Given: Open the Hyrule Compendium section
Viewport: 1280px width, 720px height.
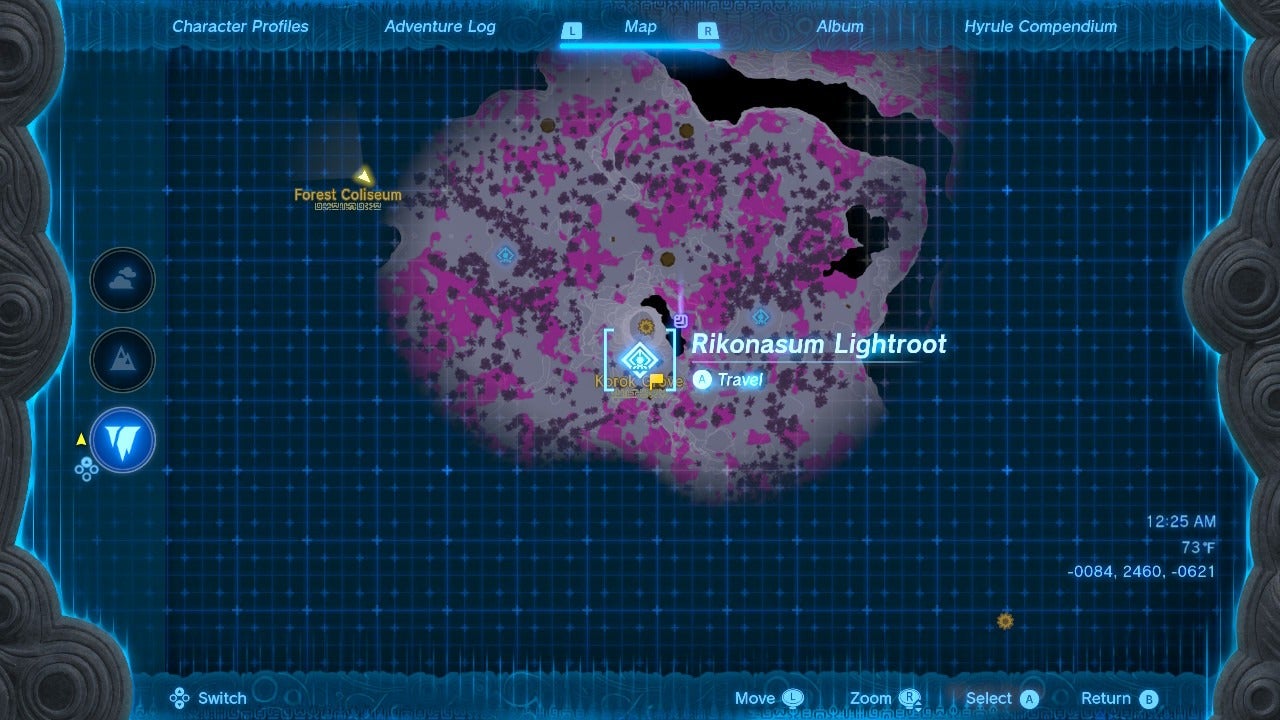Looking at the screenshot, I should pyautogui.click(x=1041, y=27).
